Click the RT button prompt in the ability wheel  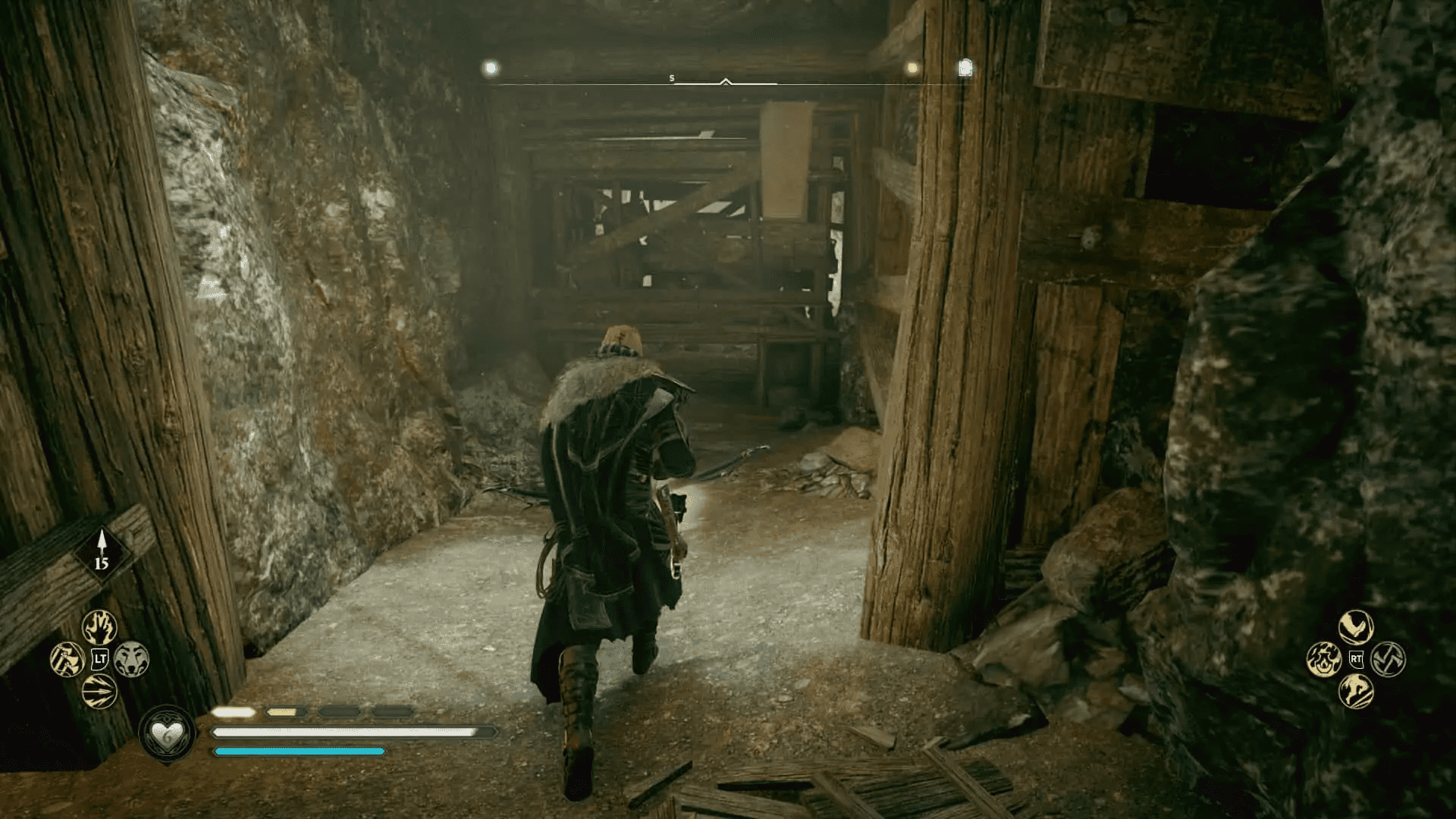(1356, 658)
